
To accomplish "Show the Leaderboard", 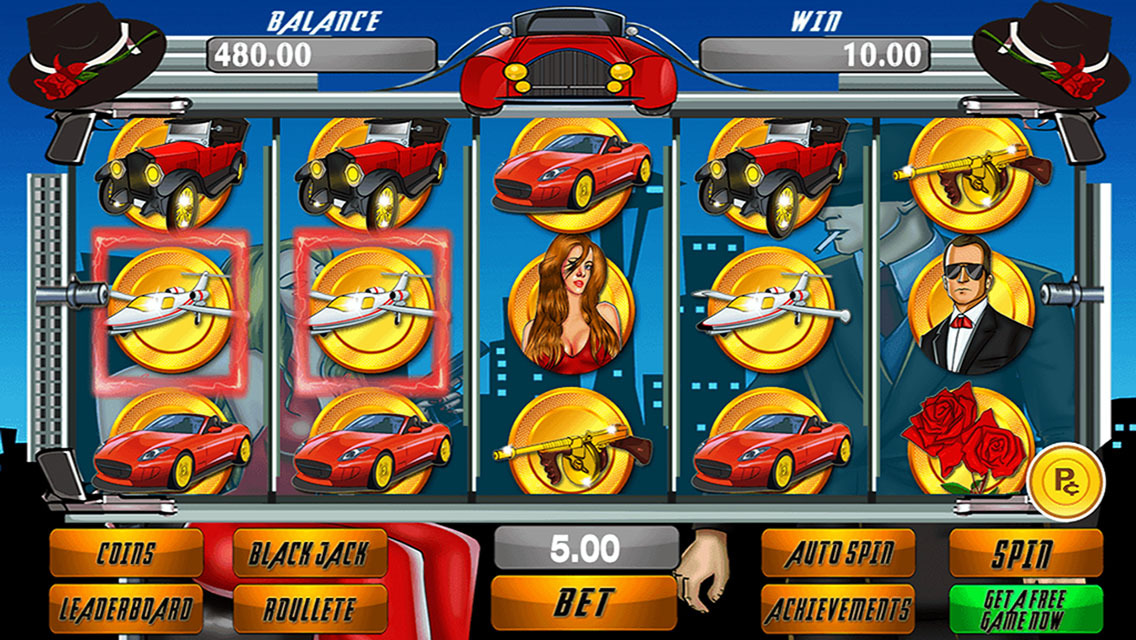I will [126, 608].
